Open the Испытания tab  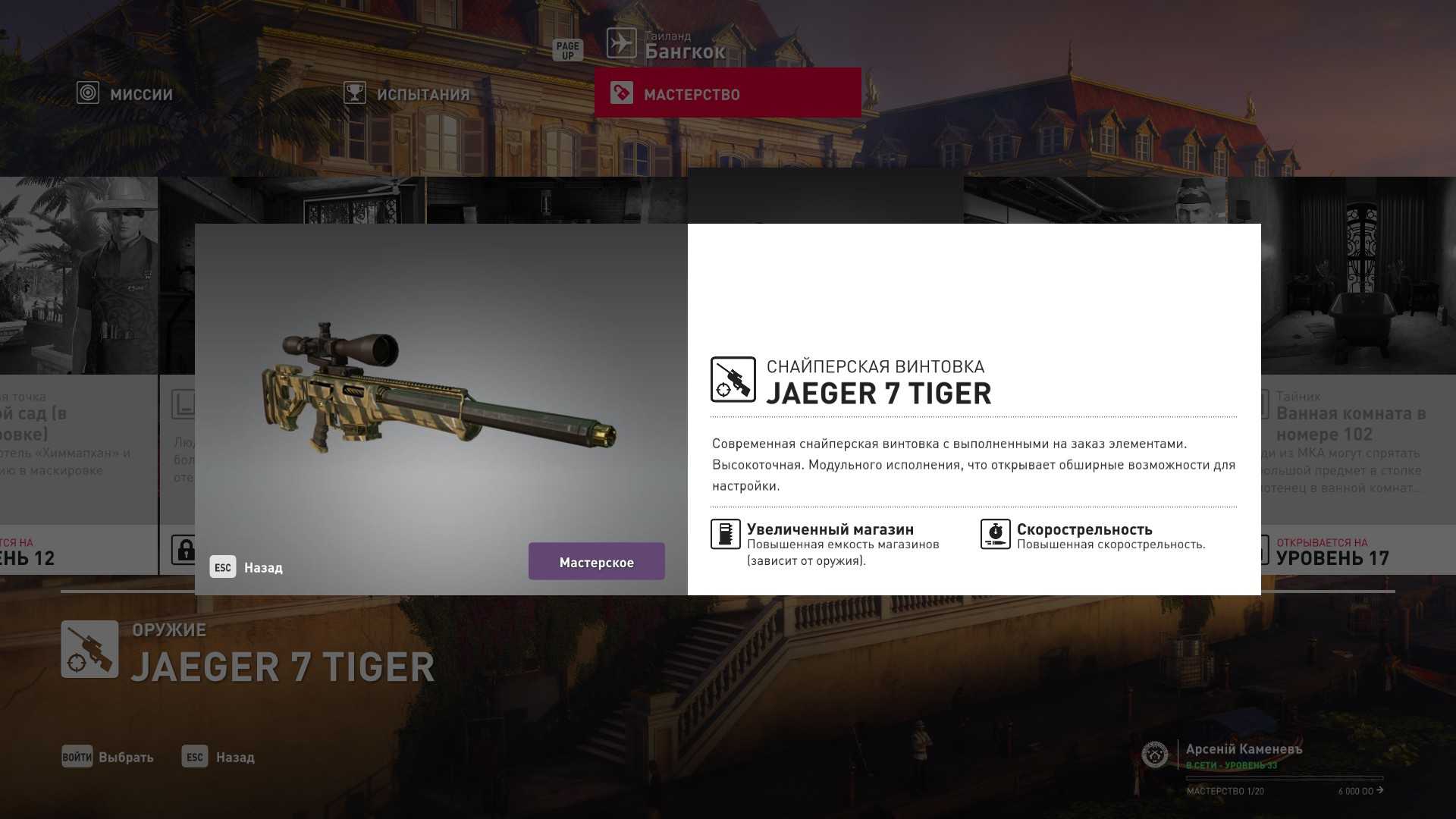click(x=407, y=94)
